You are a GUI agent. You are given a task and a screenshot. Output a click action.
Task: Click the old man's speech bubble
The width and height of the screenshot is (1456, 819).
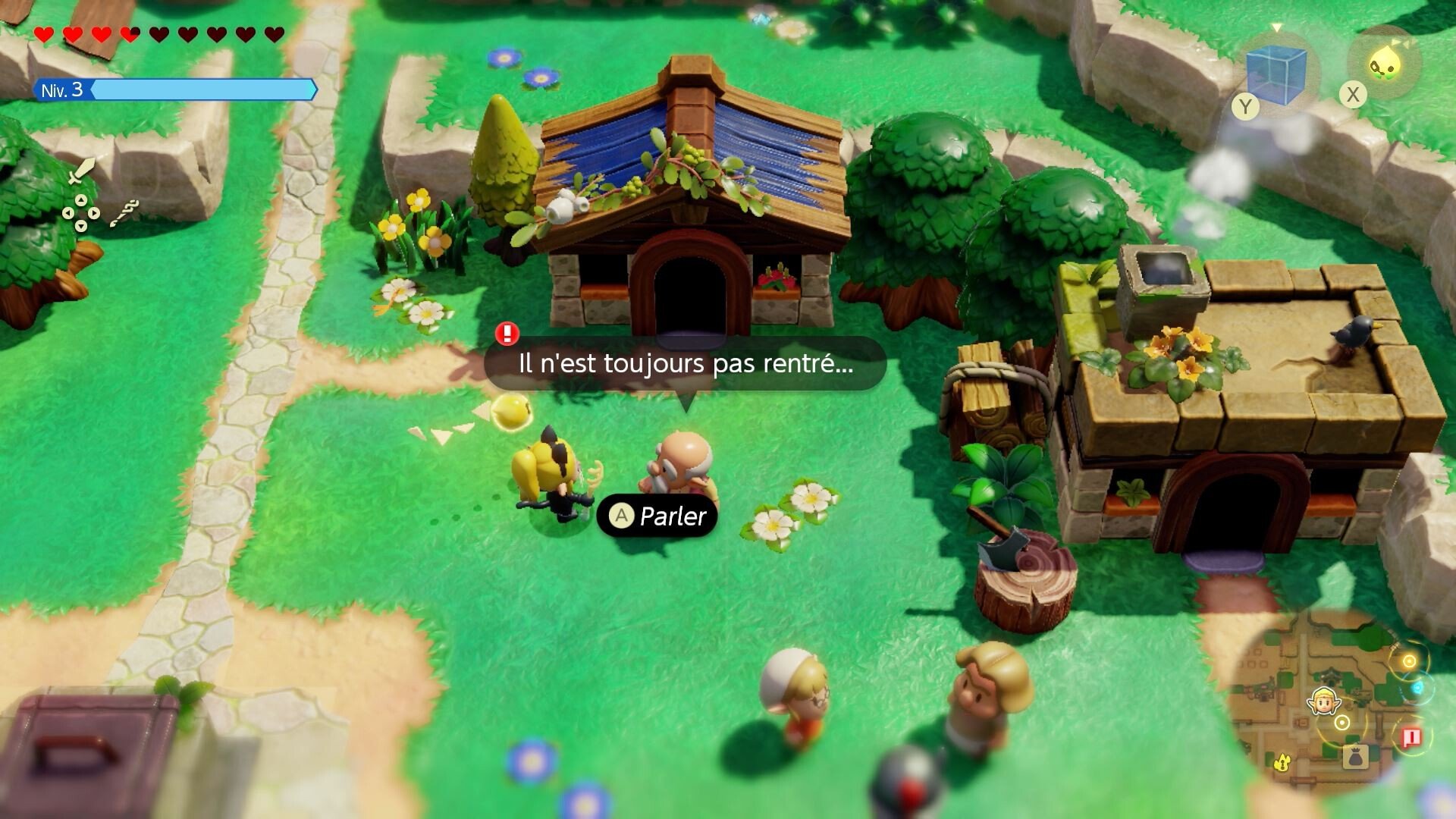pos(685,363)
